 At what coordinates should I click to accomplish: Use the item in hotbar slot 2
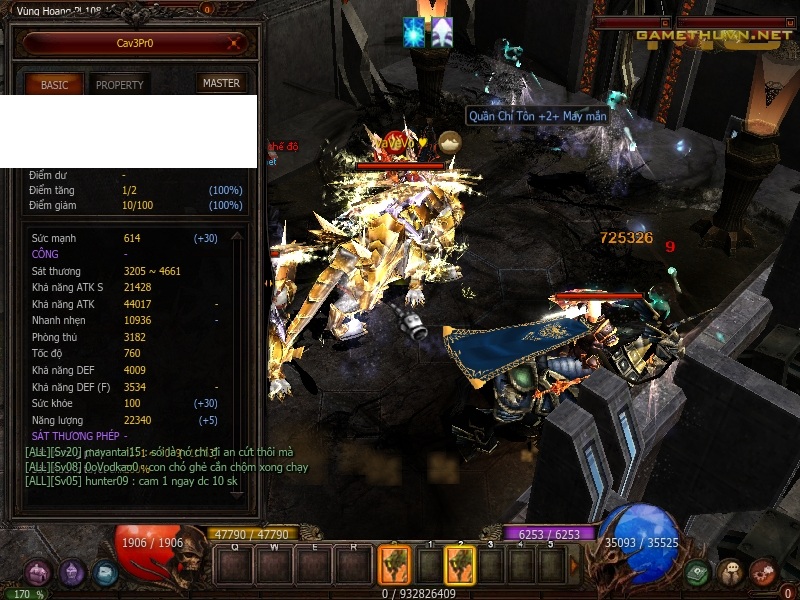tap(459, 566)
